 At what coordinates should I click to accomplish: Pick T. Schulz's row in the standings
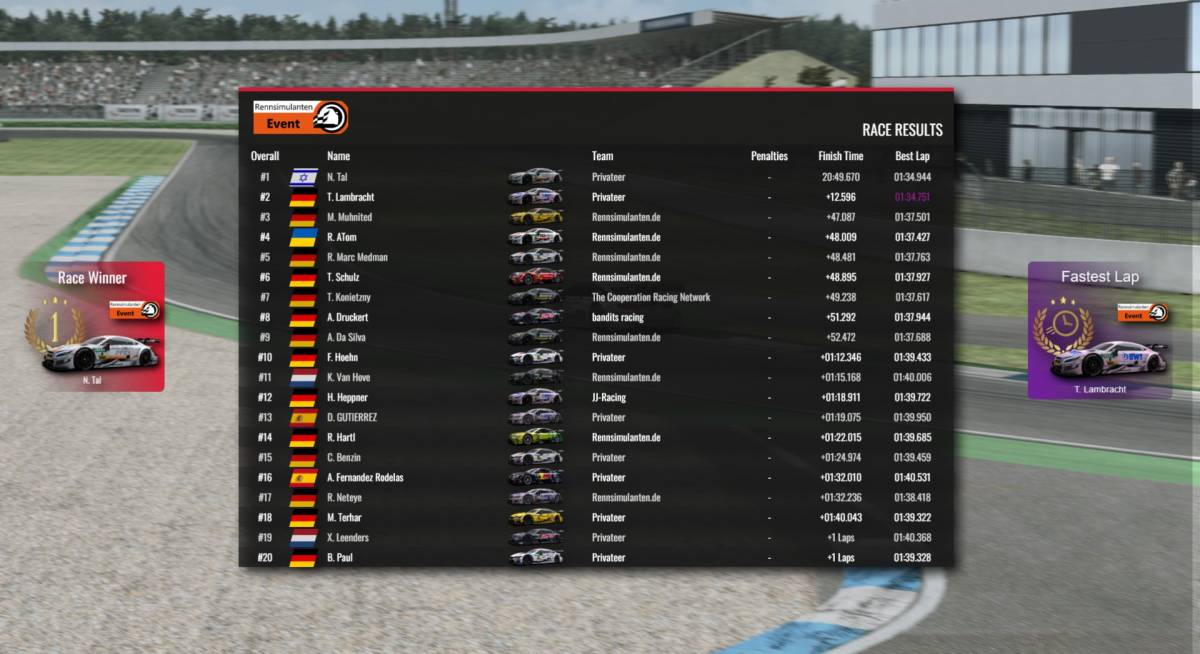point(595,277)
